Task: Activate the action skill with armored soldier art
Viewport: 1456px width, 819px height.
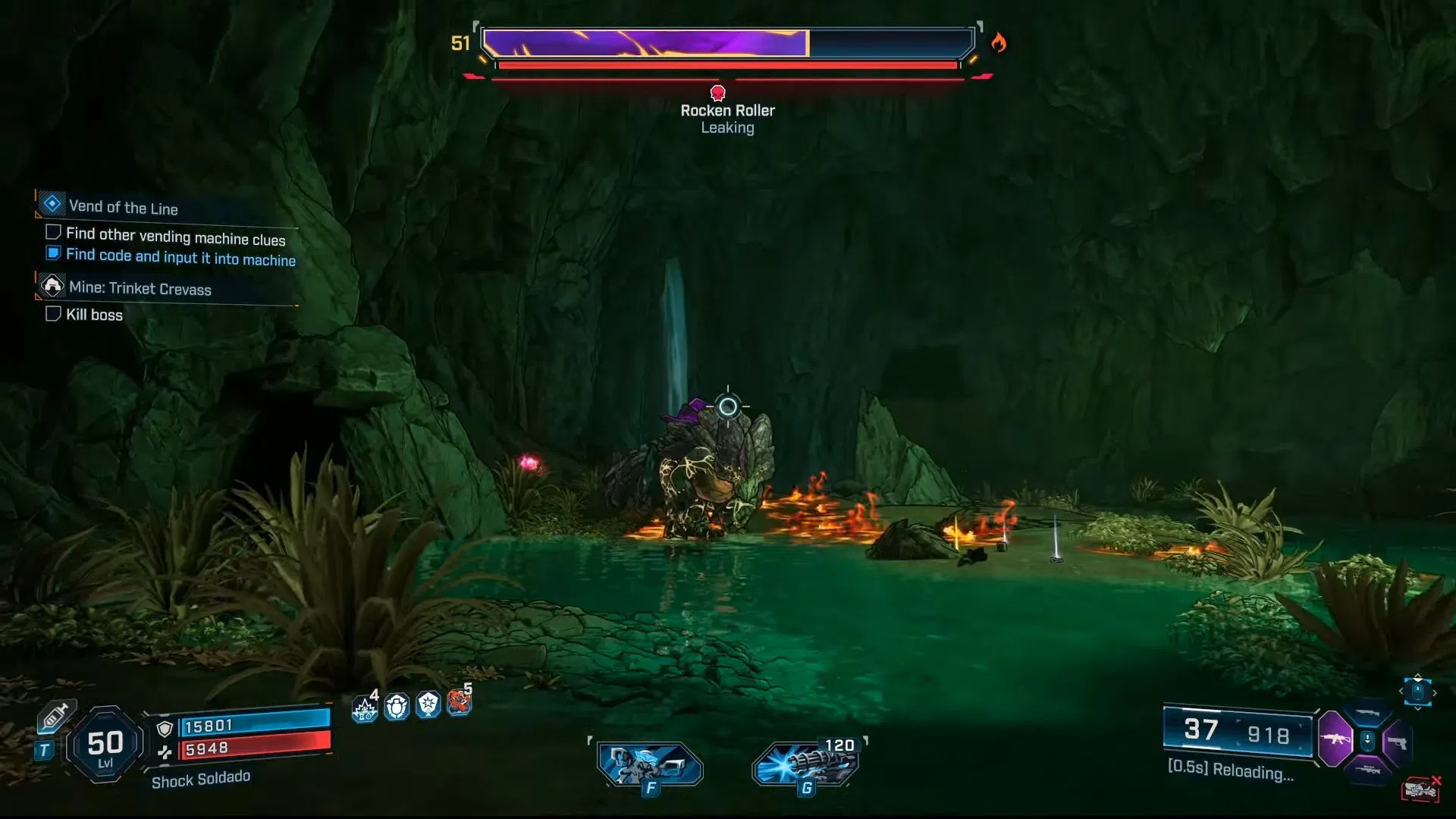Action: tap(649, 764)
